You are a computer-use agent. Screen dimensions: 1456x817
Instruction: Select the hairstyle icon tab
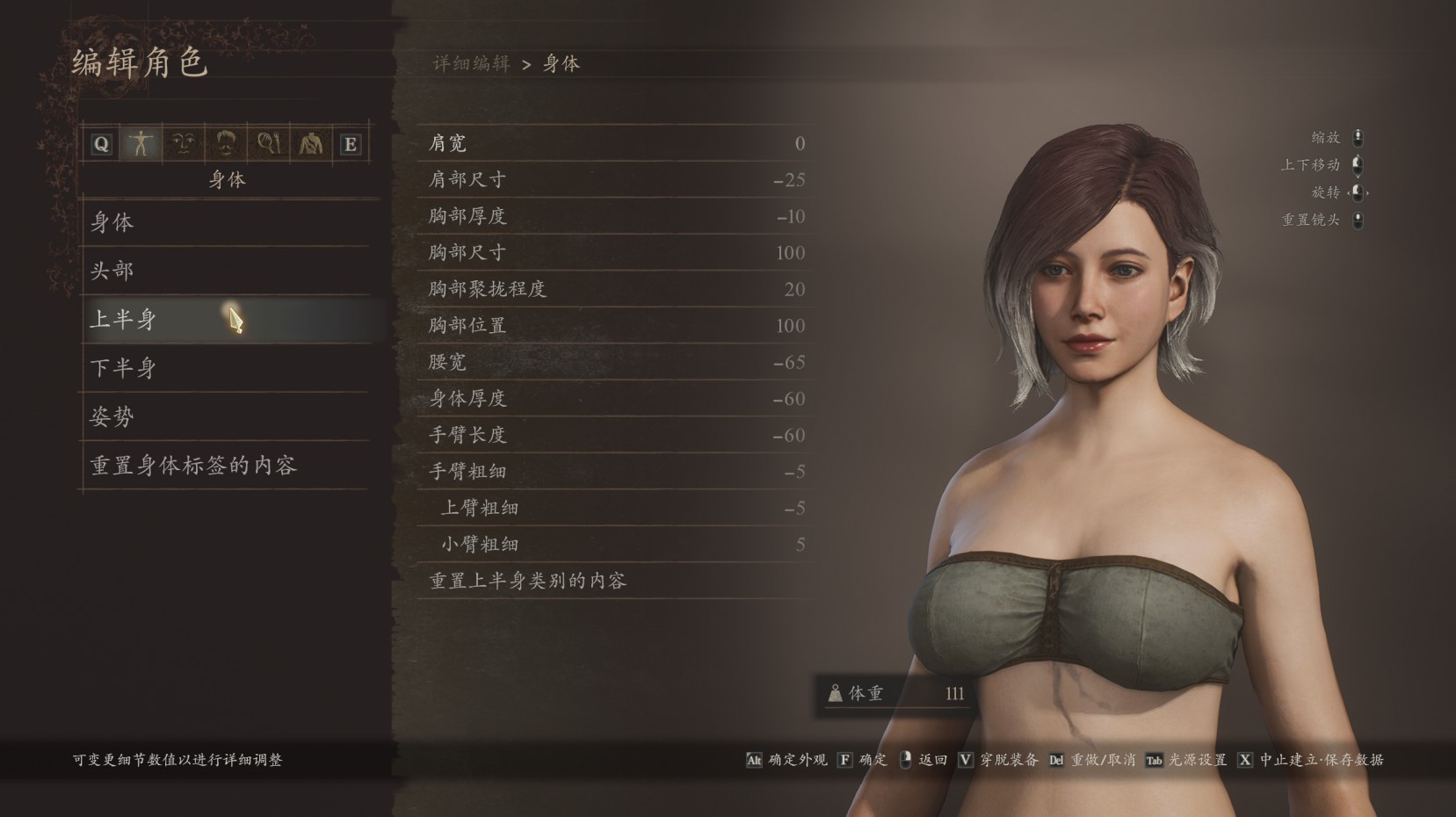(226, 142)
